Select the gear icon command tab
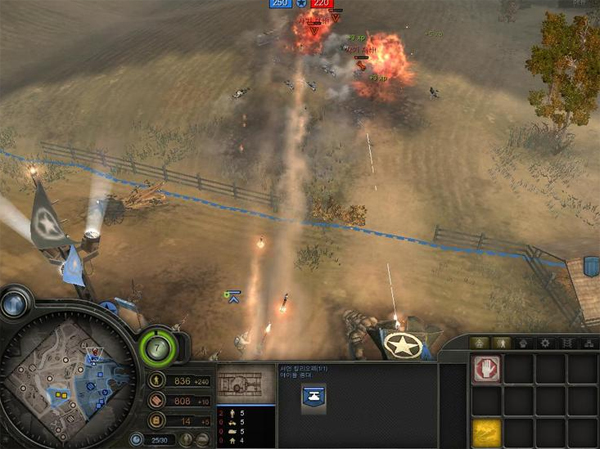The width and height of the screenshot is (600, 449). click(x=543, y=343)
